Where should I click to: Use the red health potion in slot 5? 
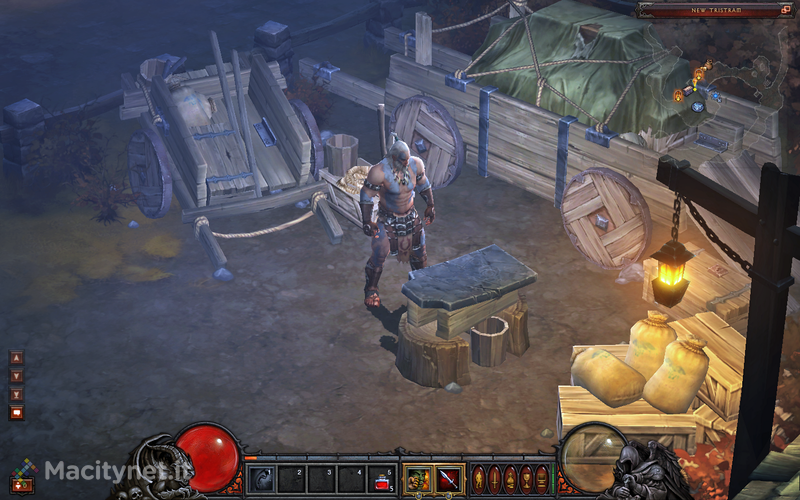click(380, 480)
